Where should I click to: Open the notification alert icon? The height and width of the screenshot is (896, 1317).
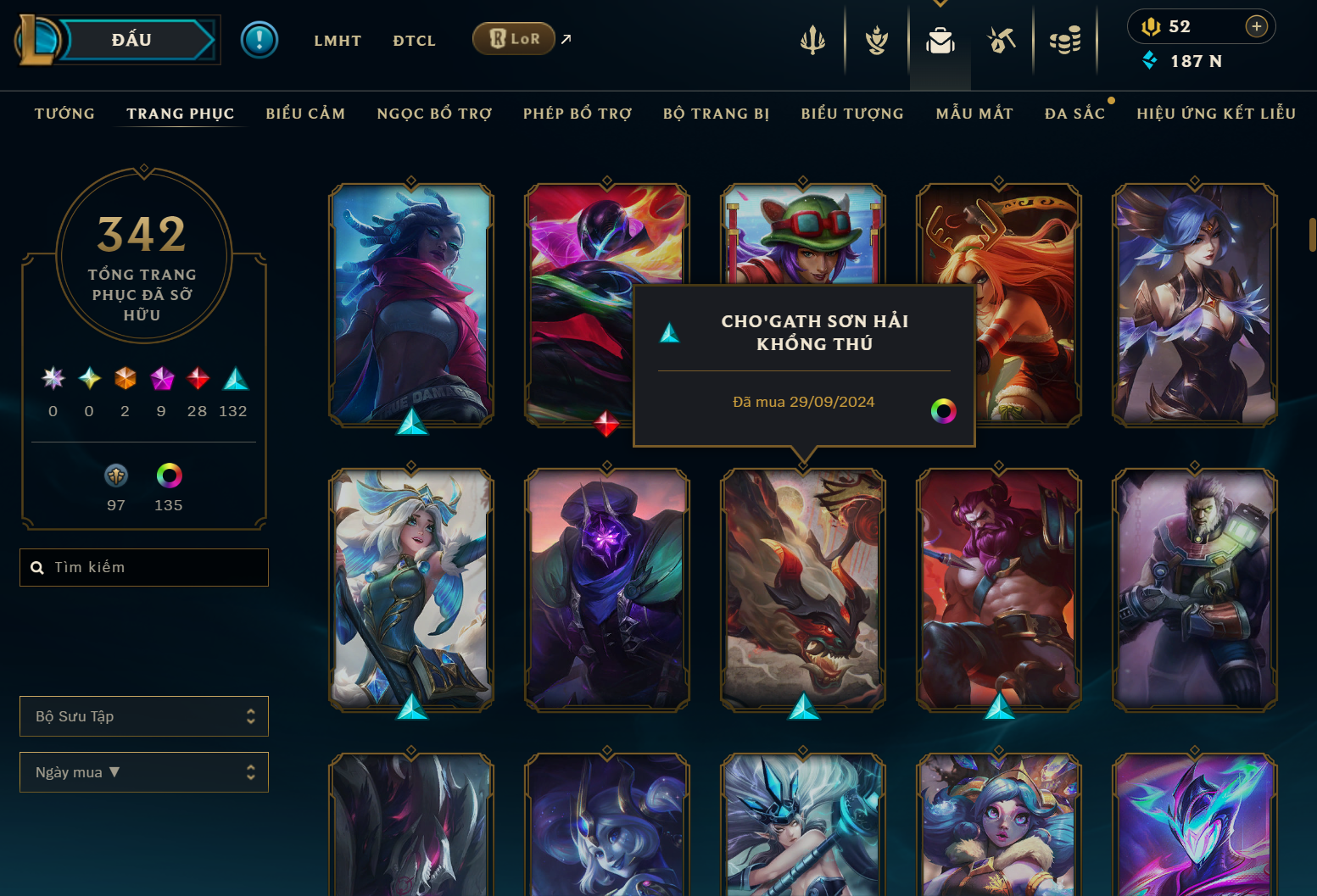(259, 39)
